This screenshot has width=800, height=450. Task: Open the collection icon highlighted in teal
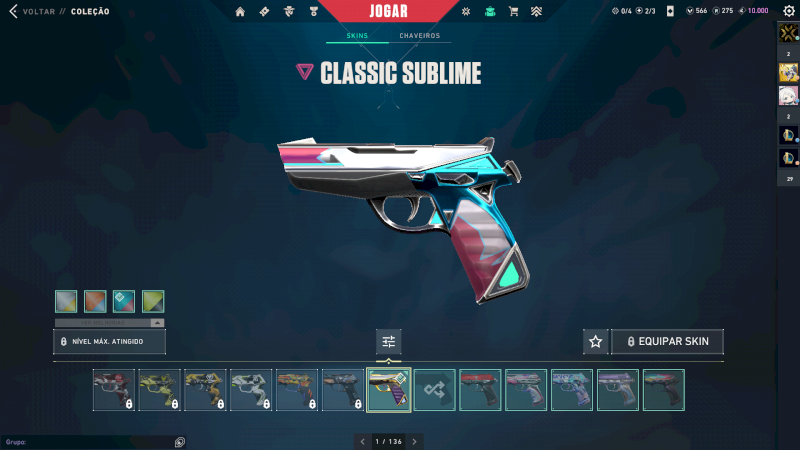[x=490, y=12]
